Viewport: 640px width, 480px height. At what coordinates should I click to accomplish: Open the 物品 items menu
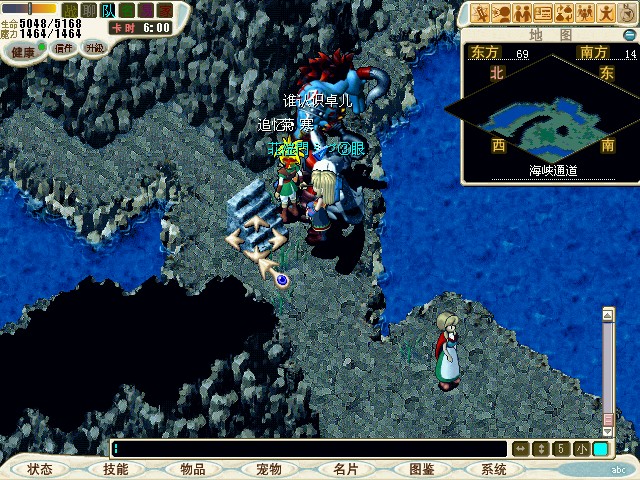tap(192, 469)
